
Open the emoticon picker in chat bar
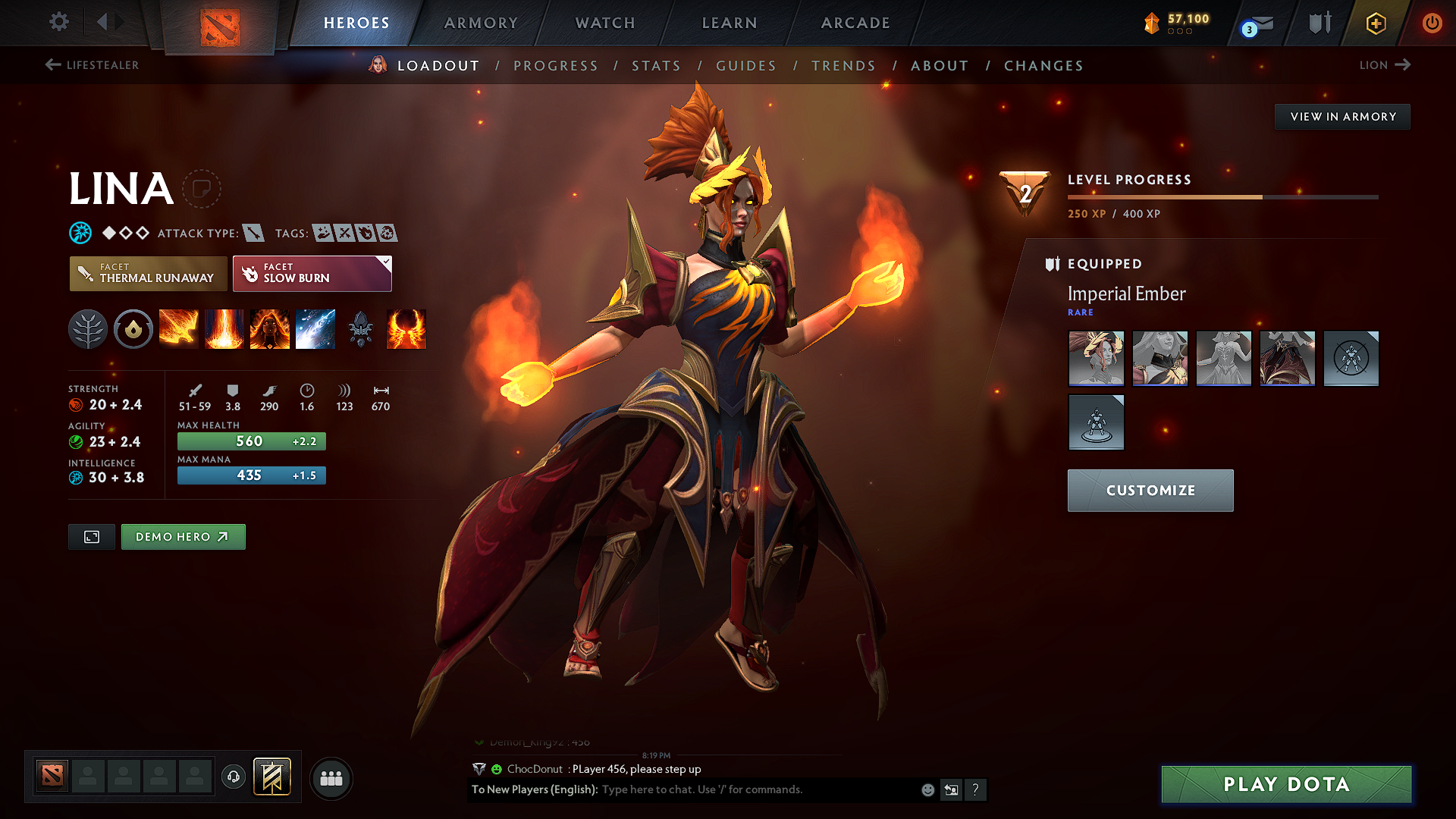coord(927,789)
